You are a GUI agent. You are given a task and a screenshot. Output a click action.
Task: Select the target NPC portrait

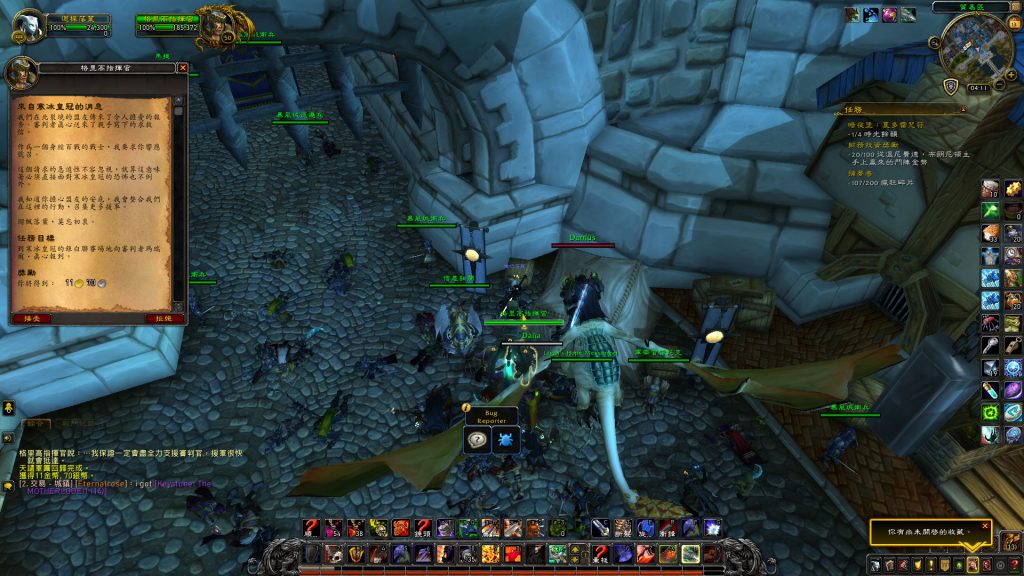point(215,27)
